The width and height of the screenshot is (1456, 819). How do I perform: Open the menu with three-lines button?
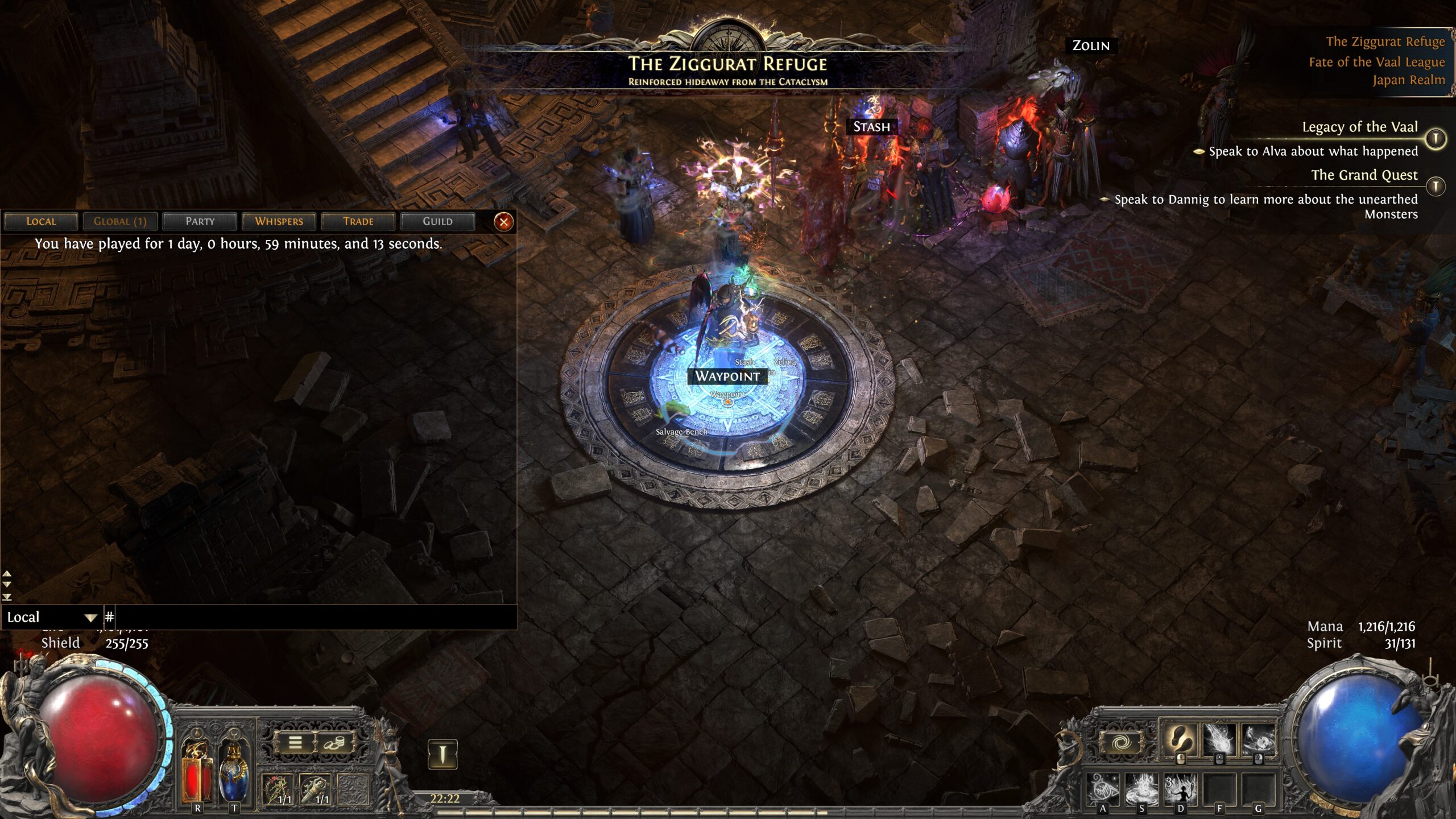coord(295,743)
